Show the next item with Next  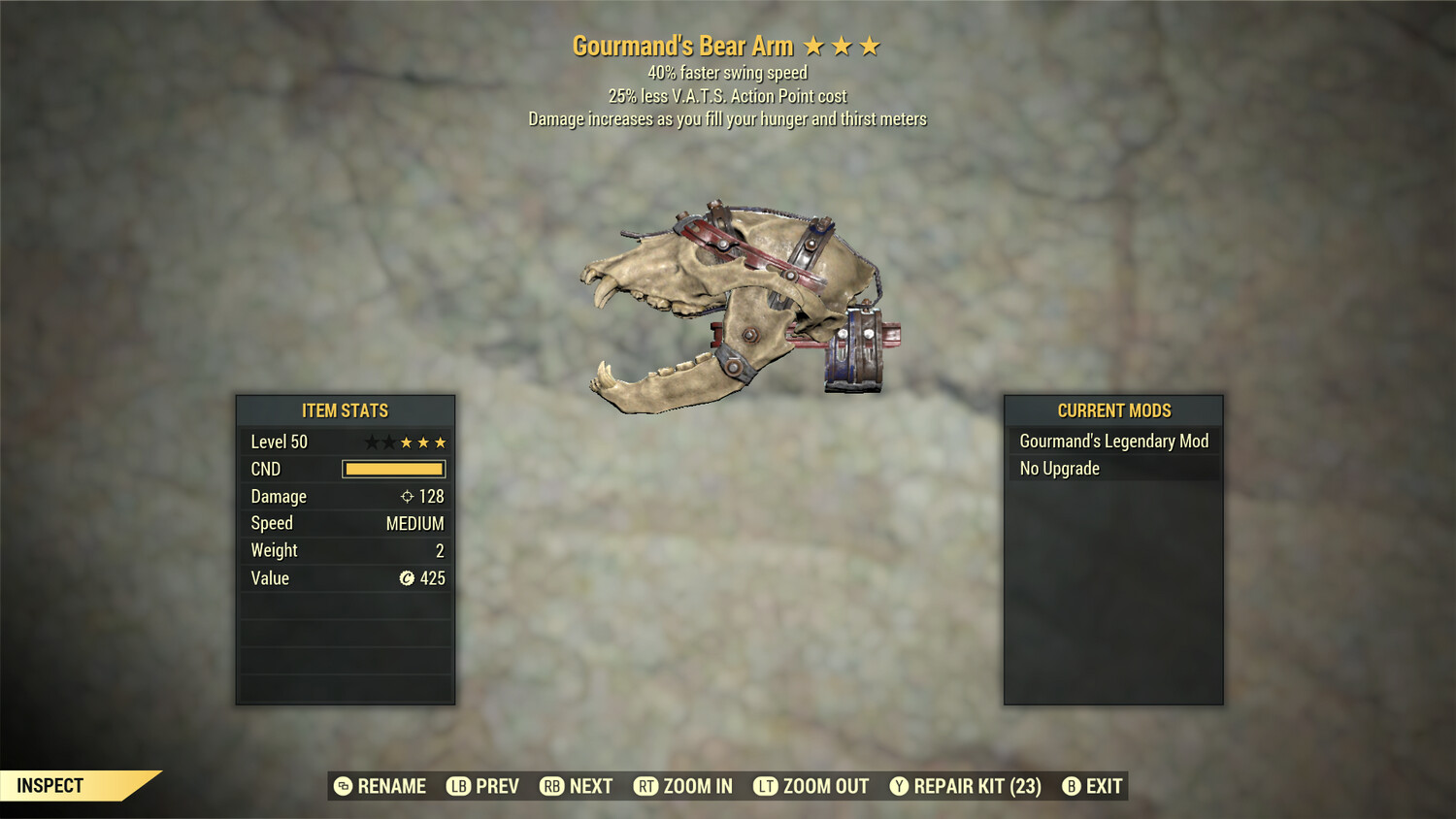click(x=577, y=786)
